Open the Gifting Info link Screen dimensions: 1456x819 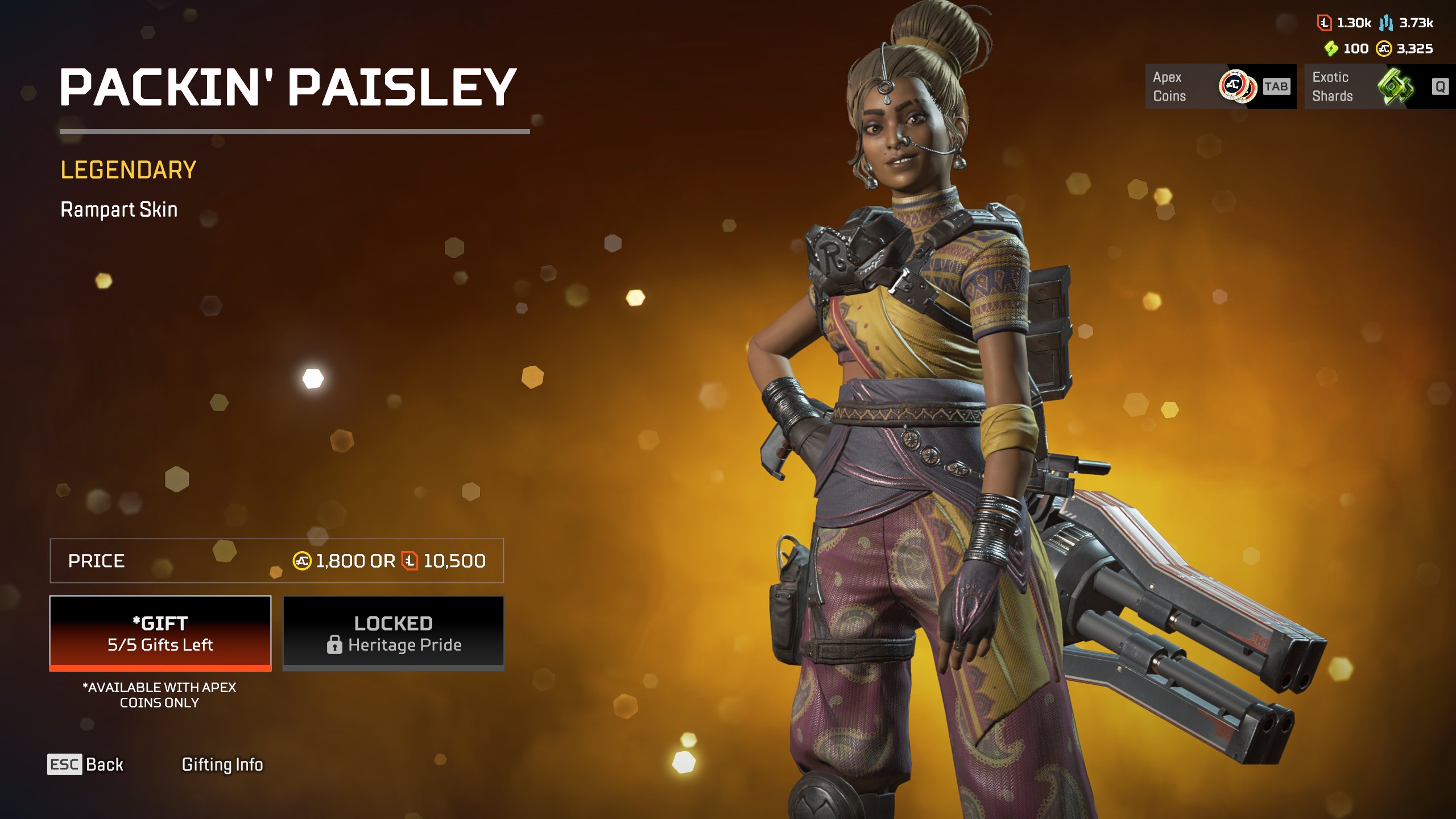tap(222, 764)
